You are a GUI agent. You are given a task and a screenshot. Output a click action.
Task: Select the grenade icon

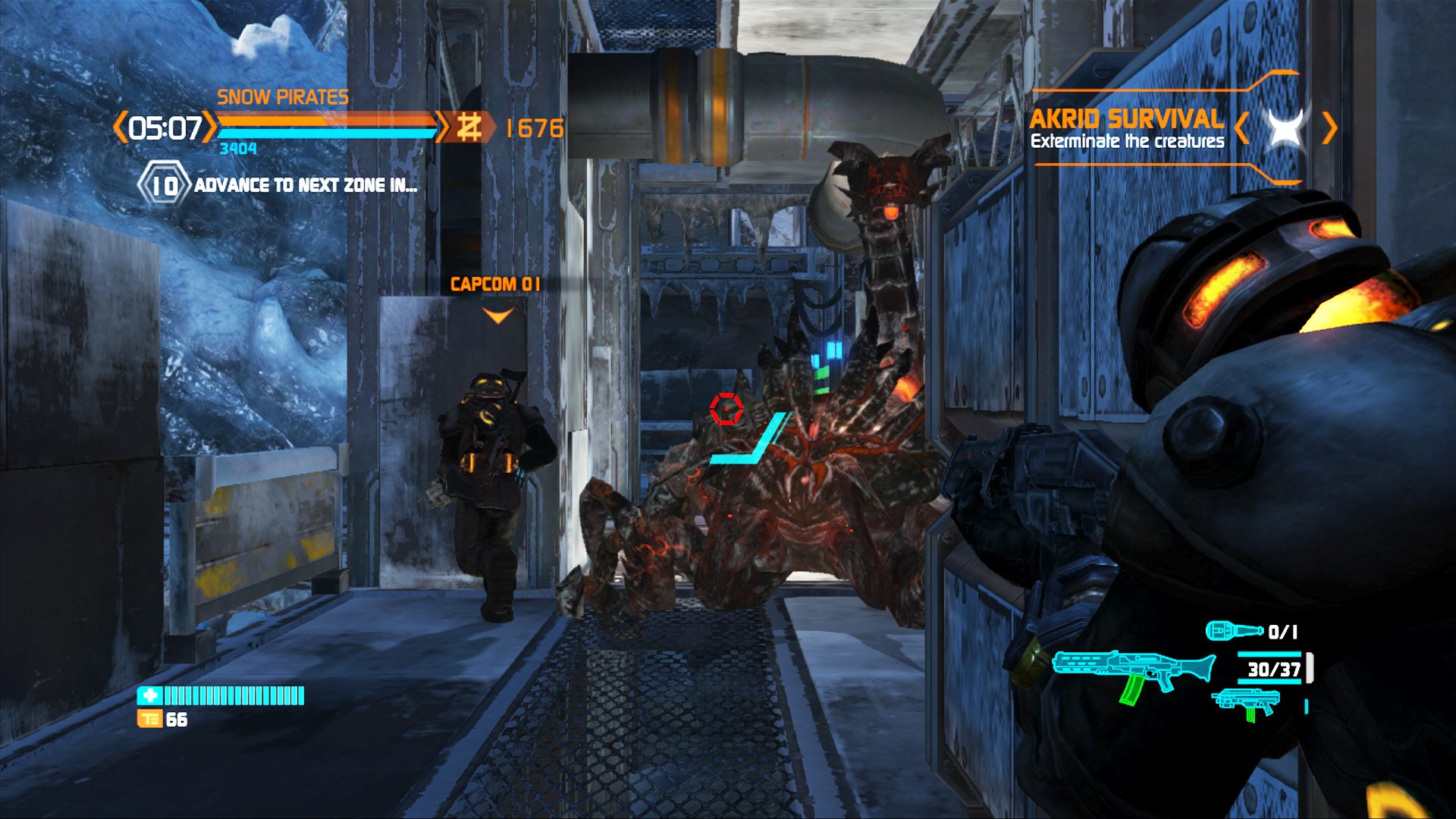(x=1234, y=630)
